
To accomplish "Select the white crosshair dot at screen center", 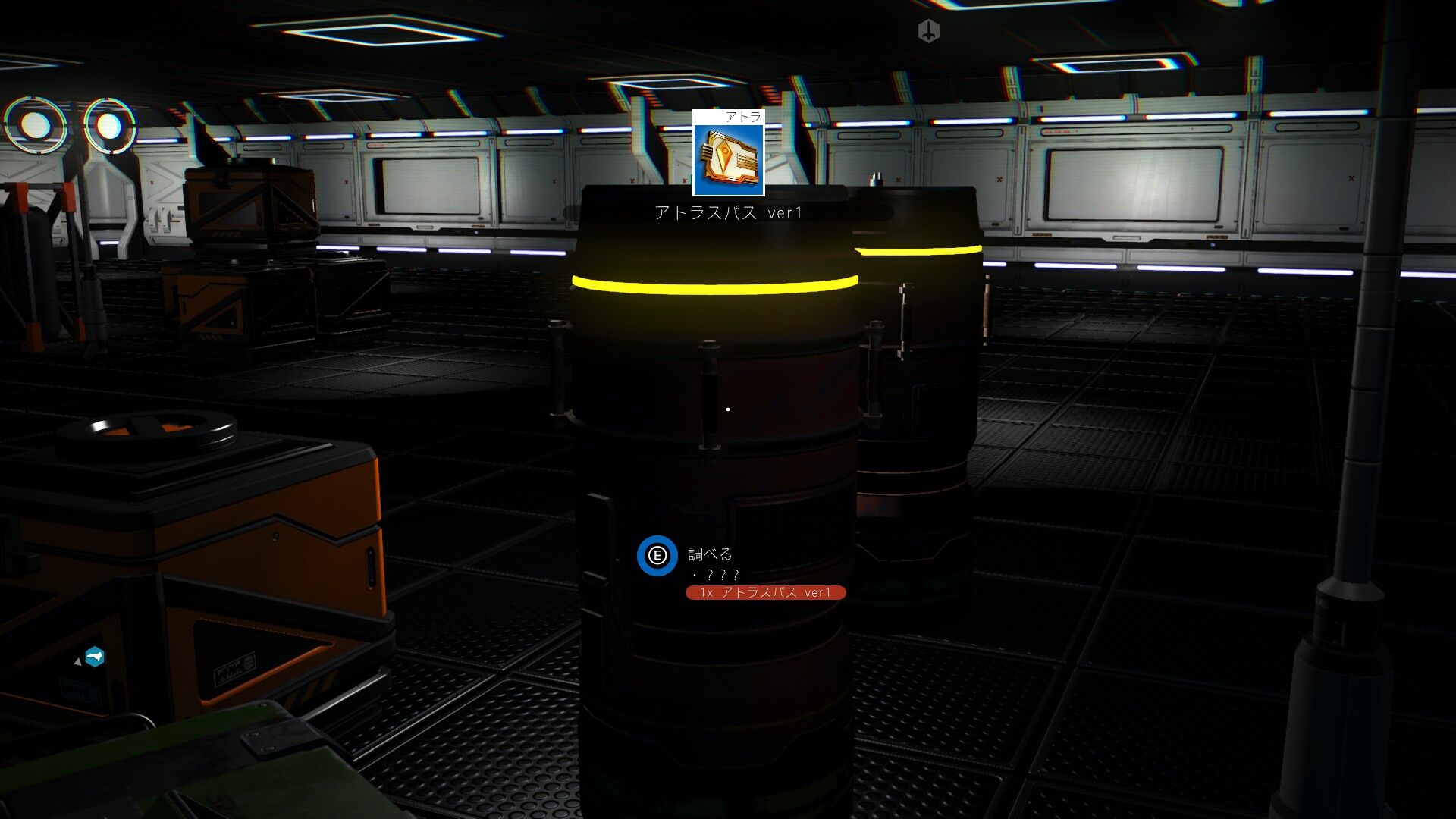I will [x=728, y=409].
